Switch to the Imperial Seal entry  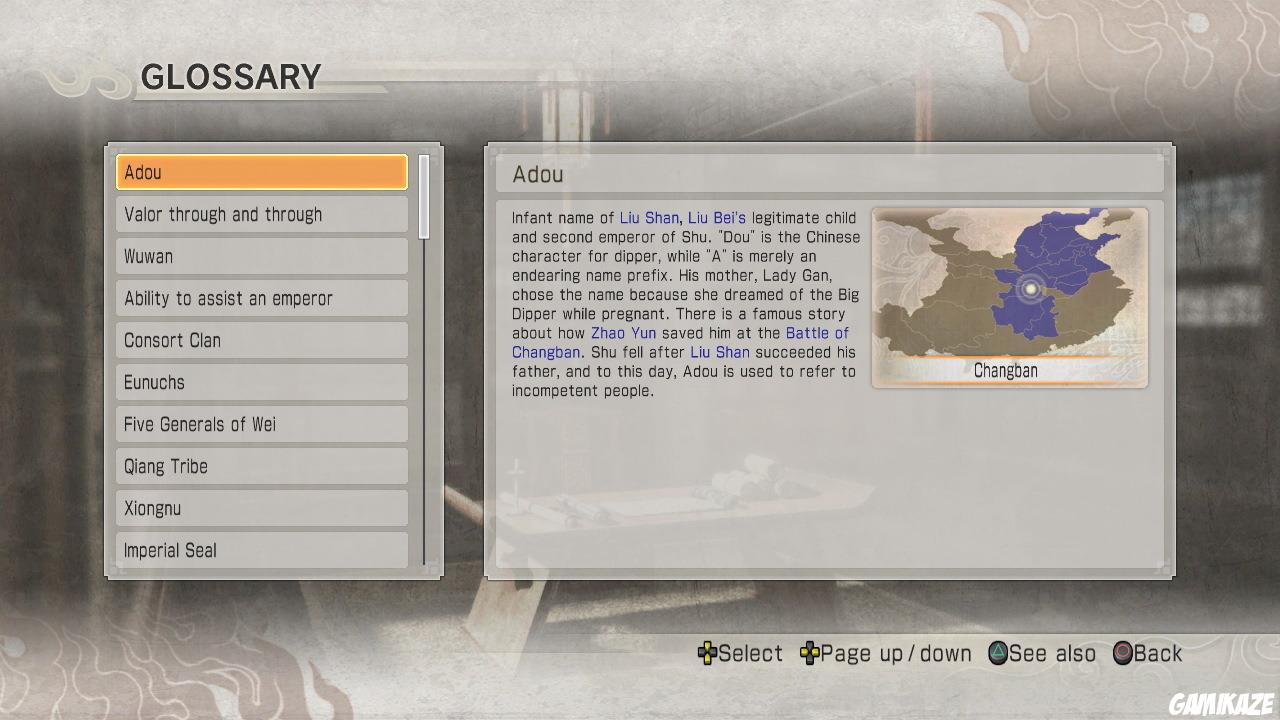pos(261,550)
